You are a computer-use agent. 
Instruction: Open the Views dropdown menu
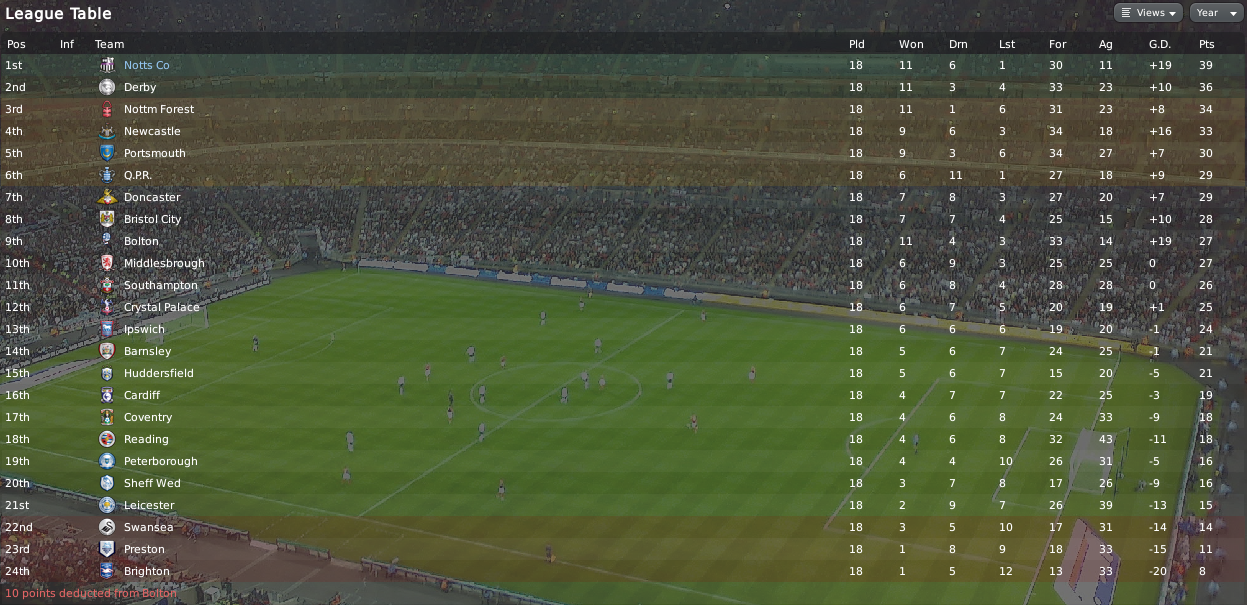1148,13
